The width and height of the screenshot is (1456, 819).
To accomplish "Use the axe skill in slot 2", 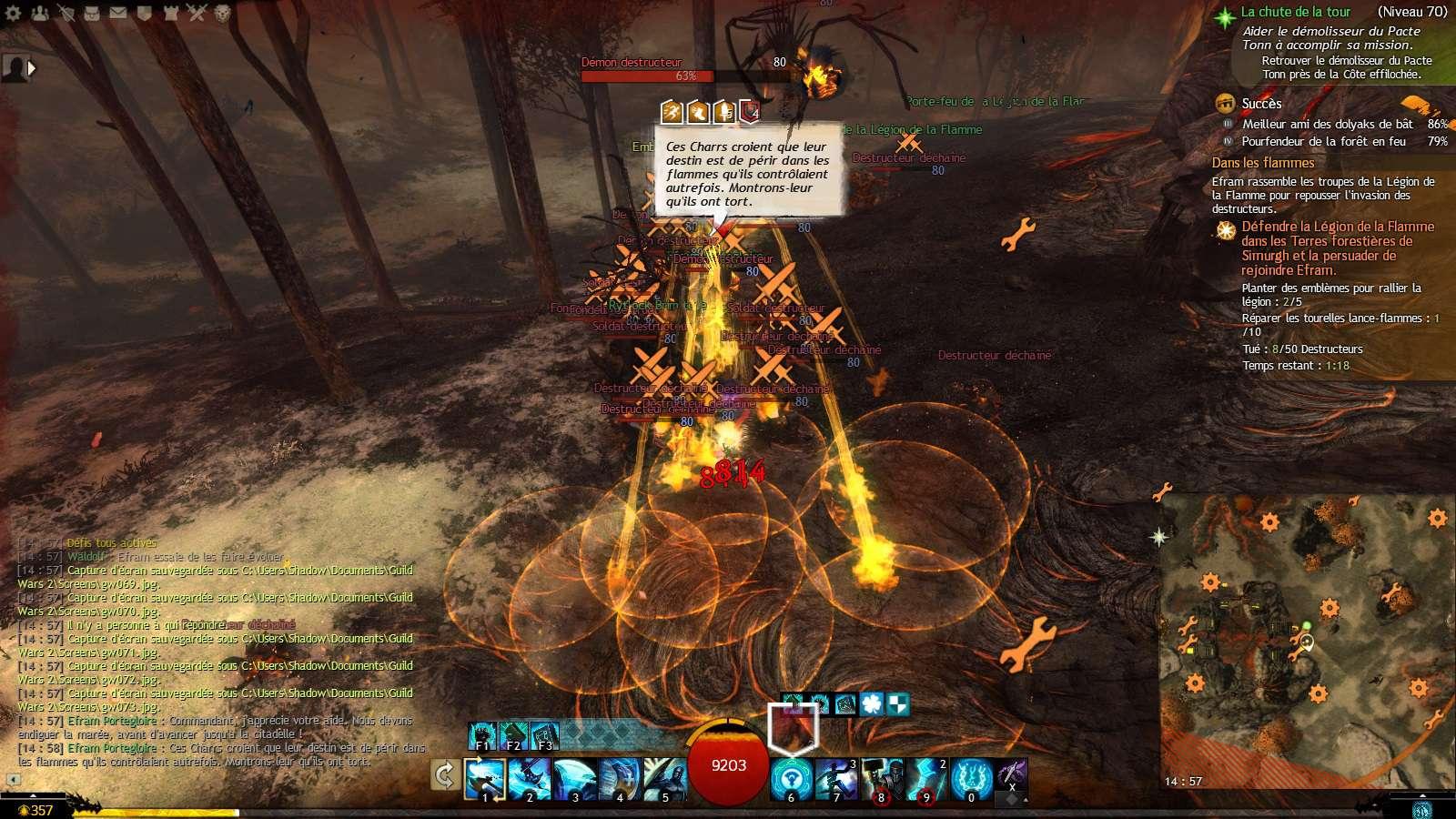I will coord(530,779).
